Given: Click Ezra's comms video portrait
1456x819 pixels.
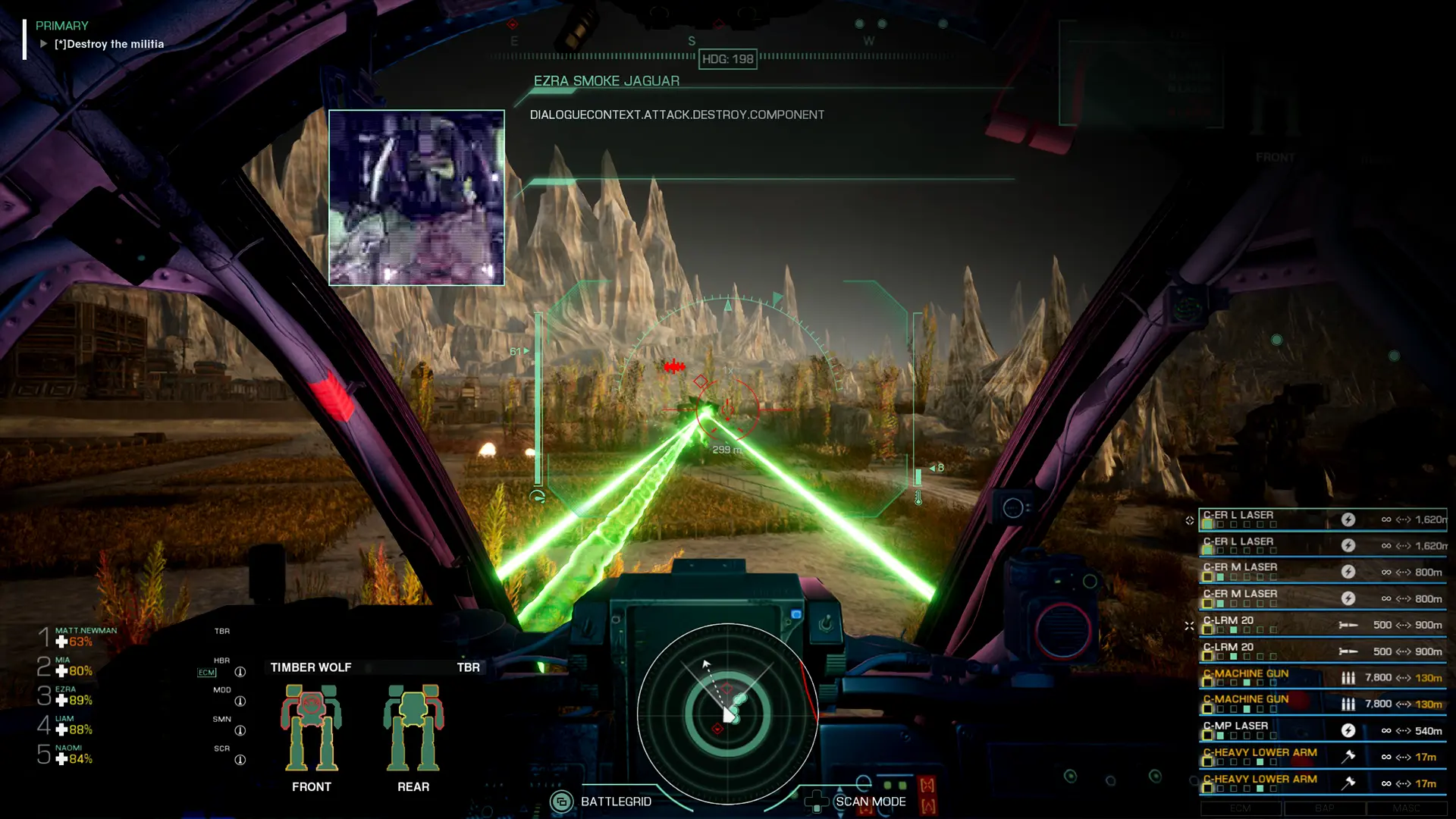Looking at the screenshot, I should (x=416, y=198).
